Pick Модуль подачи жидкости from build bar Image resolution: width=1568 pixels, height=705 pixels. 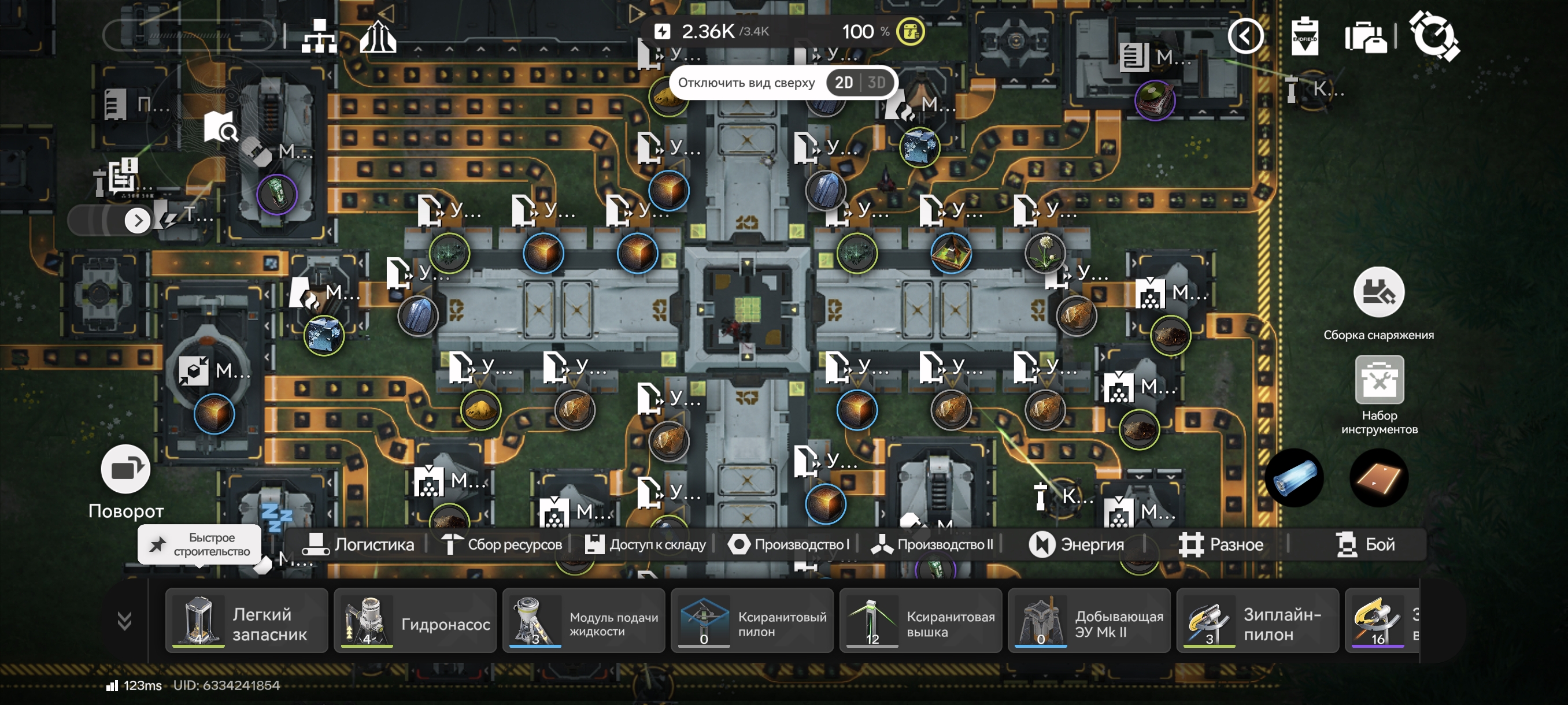583,622
